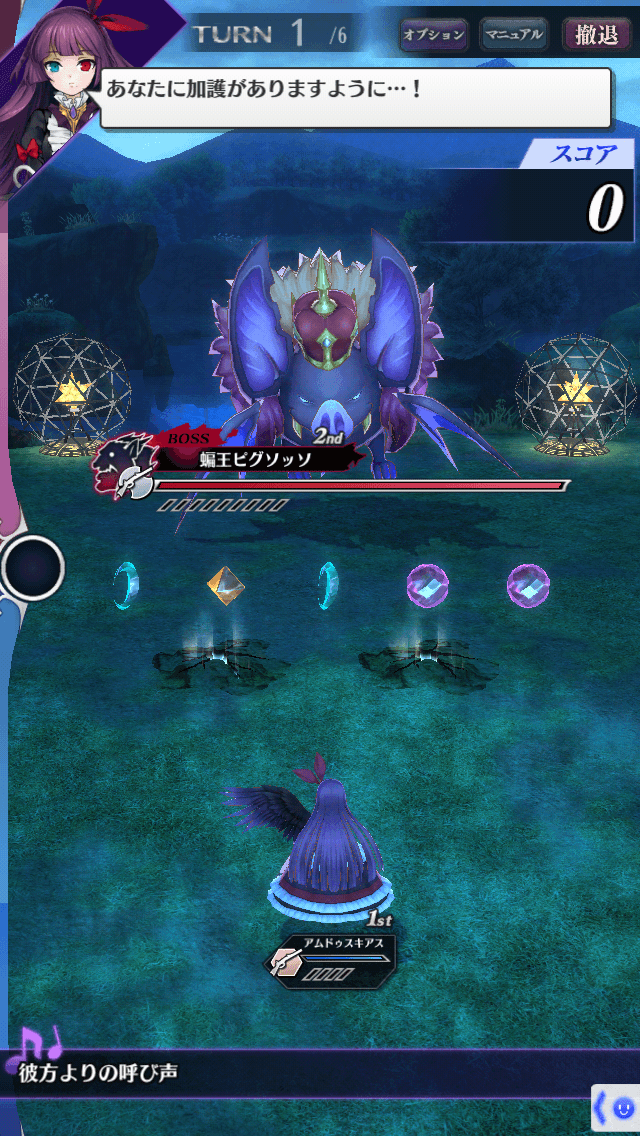Select the orange diamond orb
640x1136 pixels.
(x=227, y=585)
